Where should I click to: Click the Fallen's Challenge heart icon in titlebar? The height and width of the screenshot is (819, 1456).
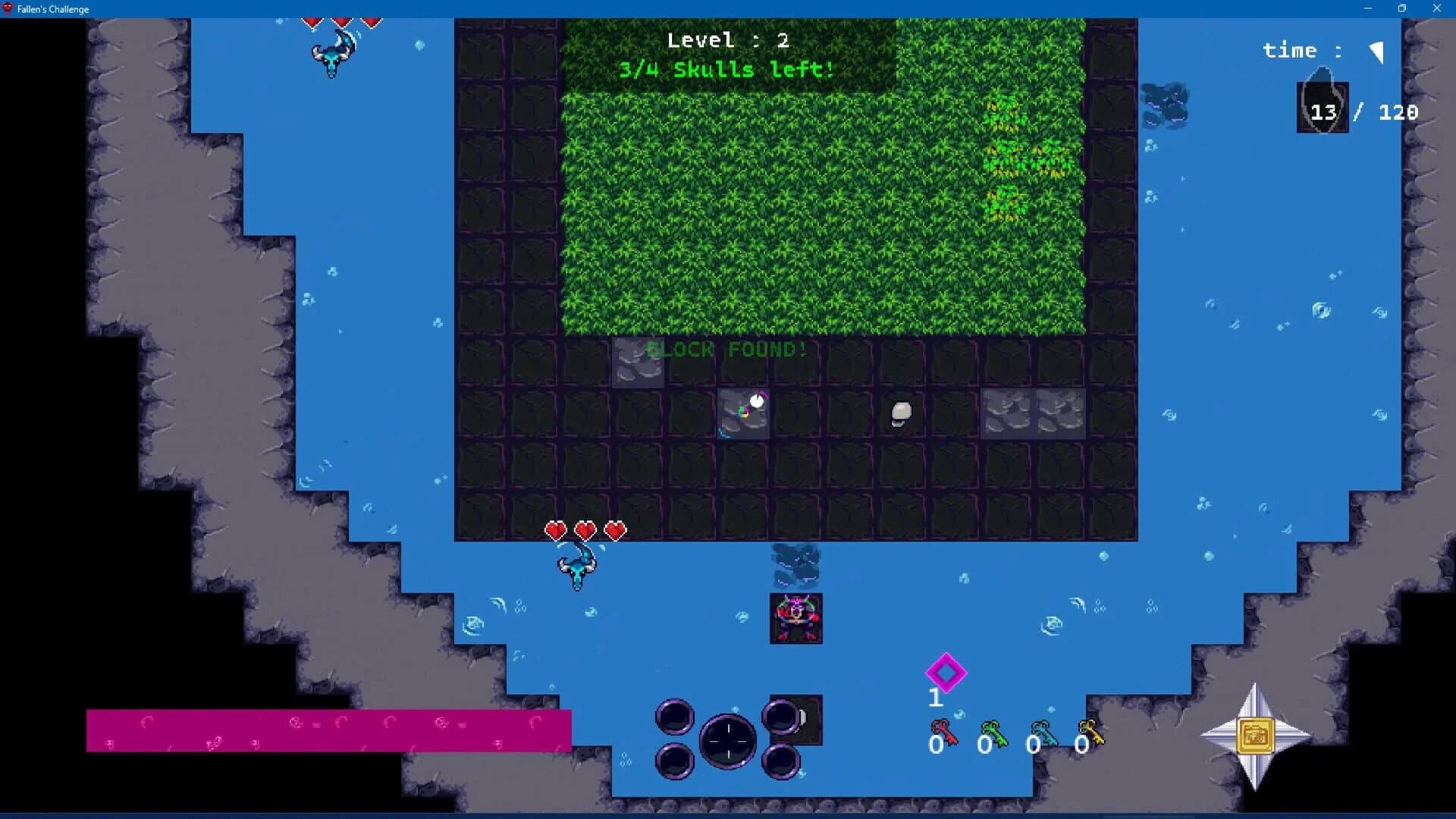coord(8,9)
